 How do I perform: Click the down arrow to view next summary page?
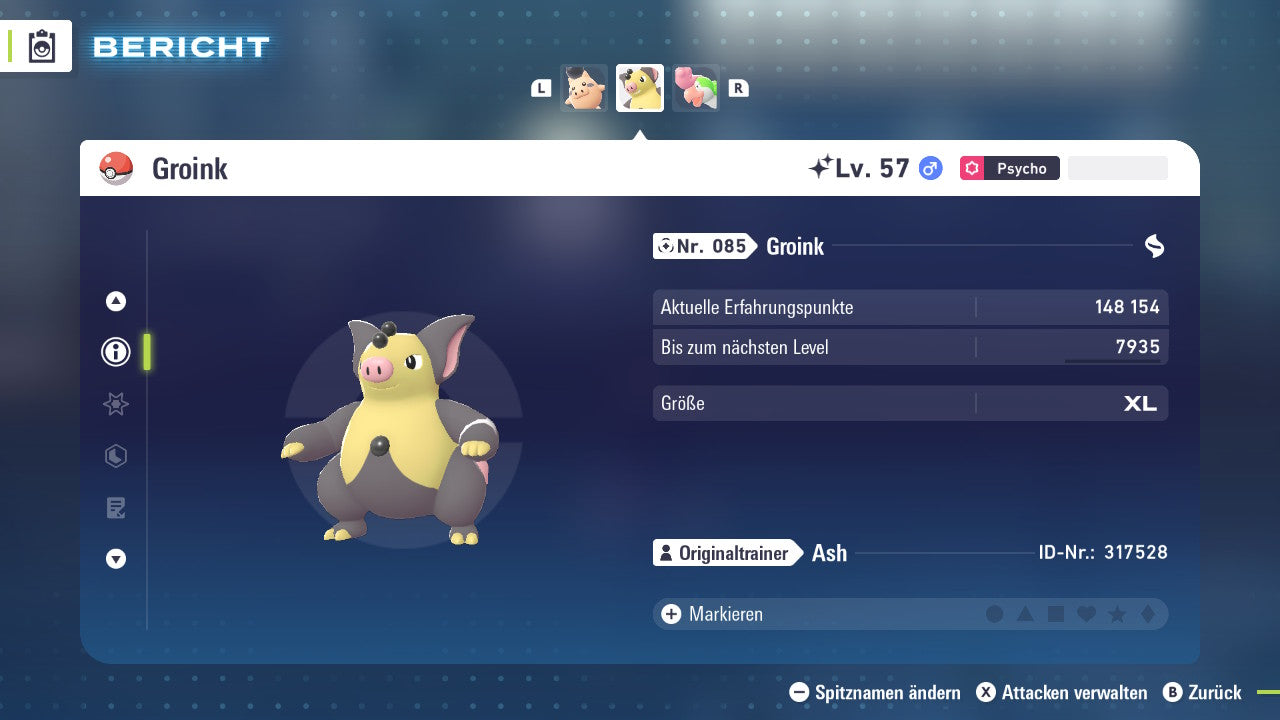pyautogui.click(x=115, y=560)
